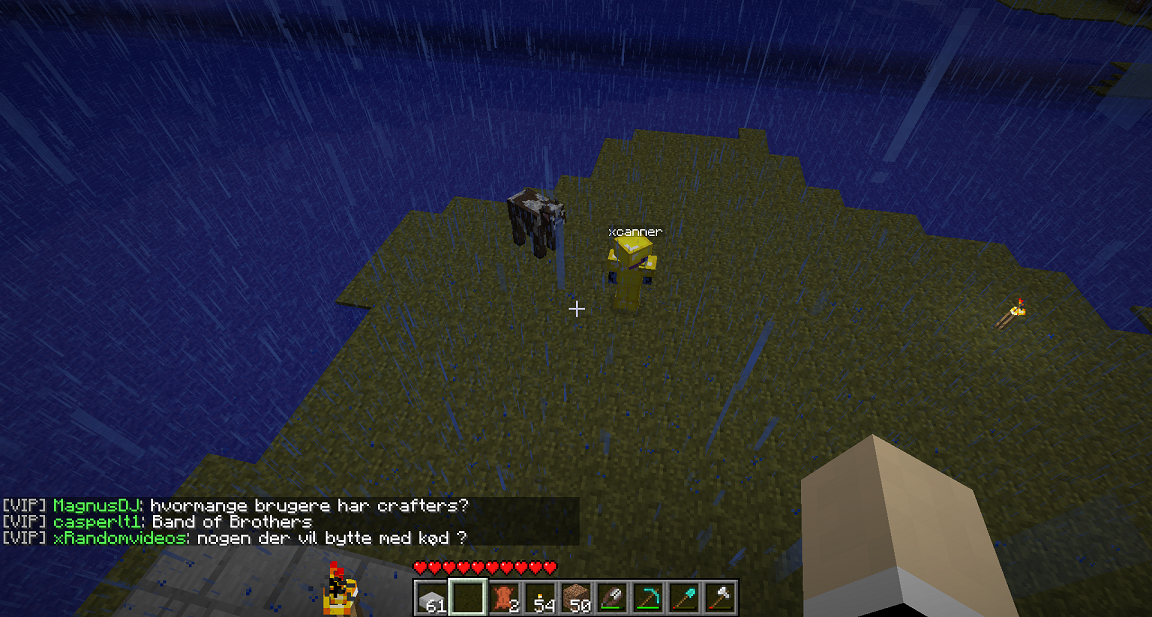Select the dirt block stack of 50

pyautogui.click(x=576, y=598)
